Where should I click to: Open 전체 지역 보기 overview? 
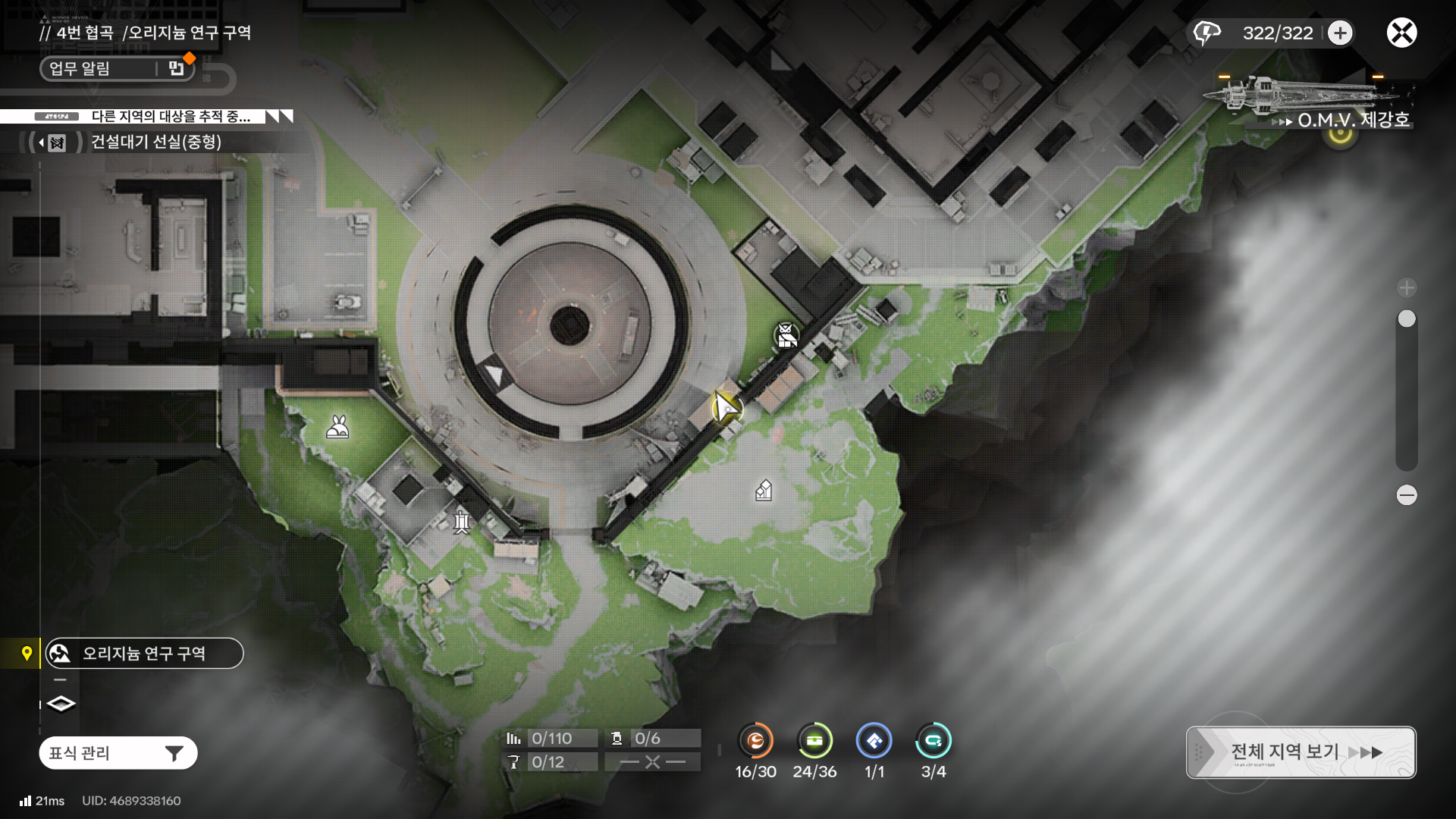pyautogui.click(x=1301, y=752)
